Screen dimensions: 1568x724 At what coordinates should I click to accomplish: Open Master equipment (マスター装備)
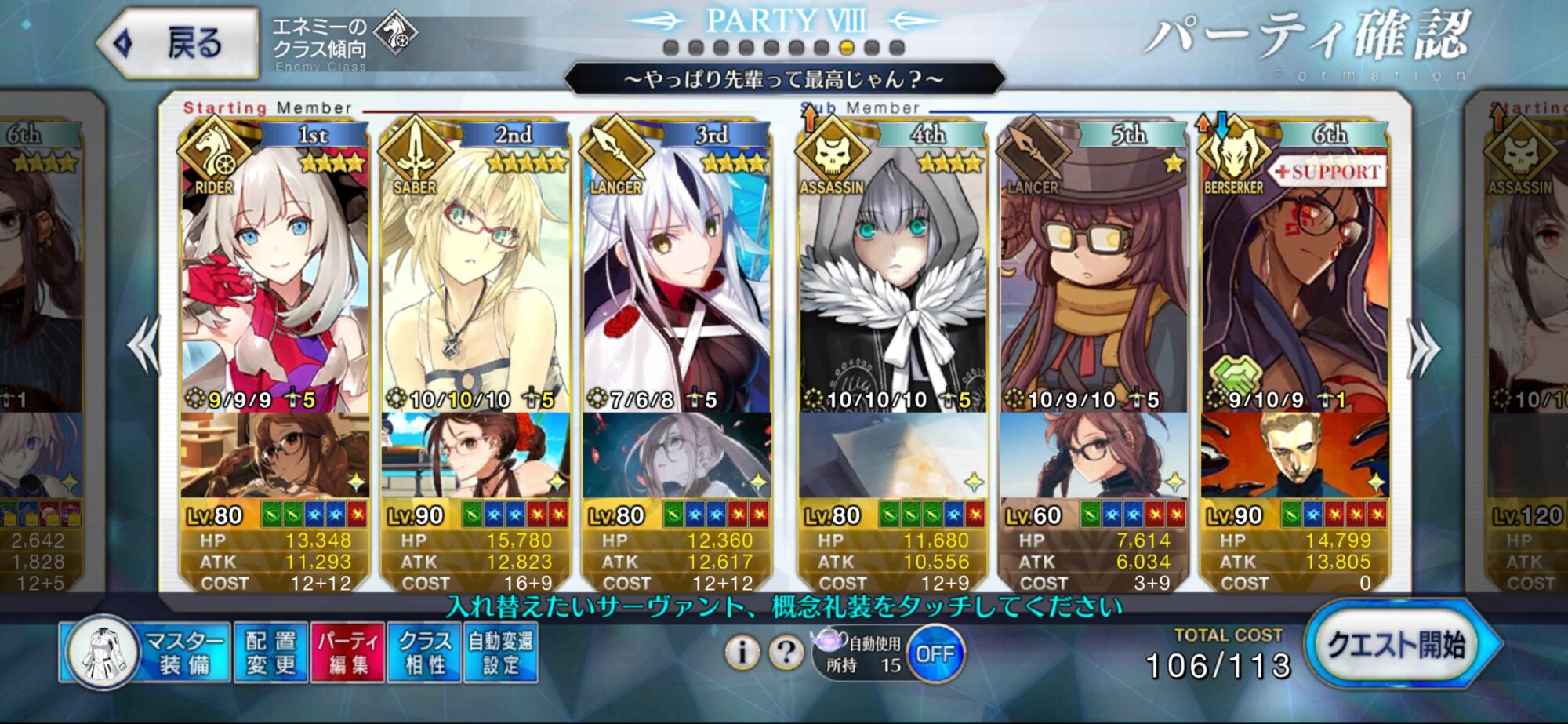(146, 653)
